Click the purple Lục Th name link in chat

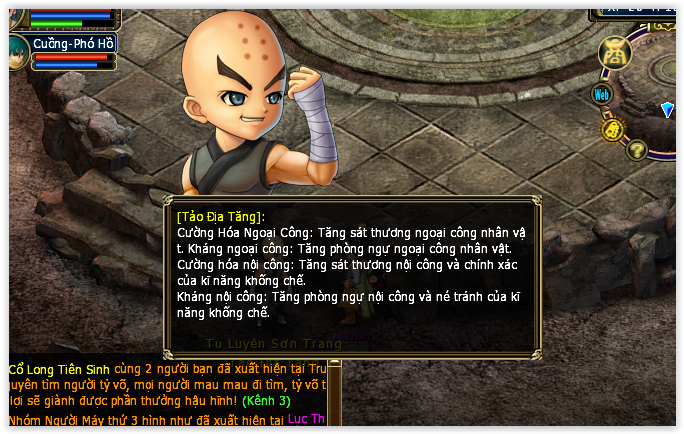coord(306,419)
